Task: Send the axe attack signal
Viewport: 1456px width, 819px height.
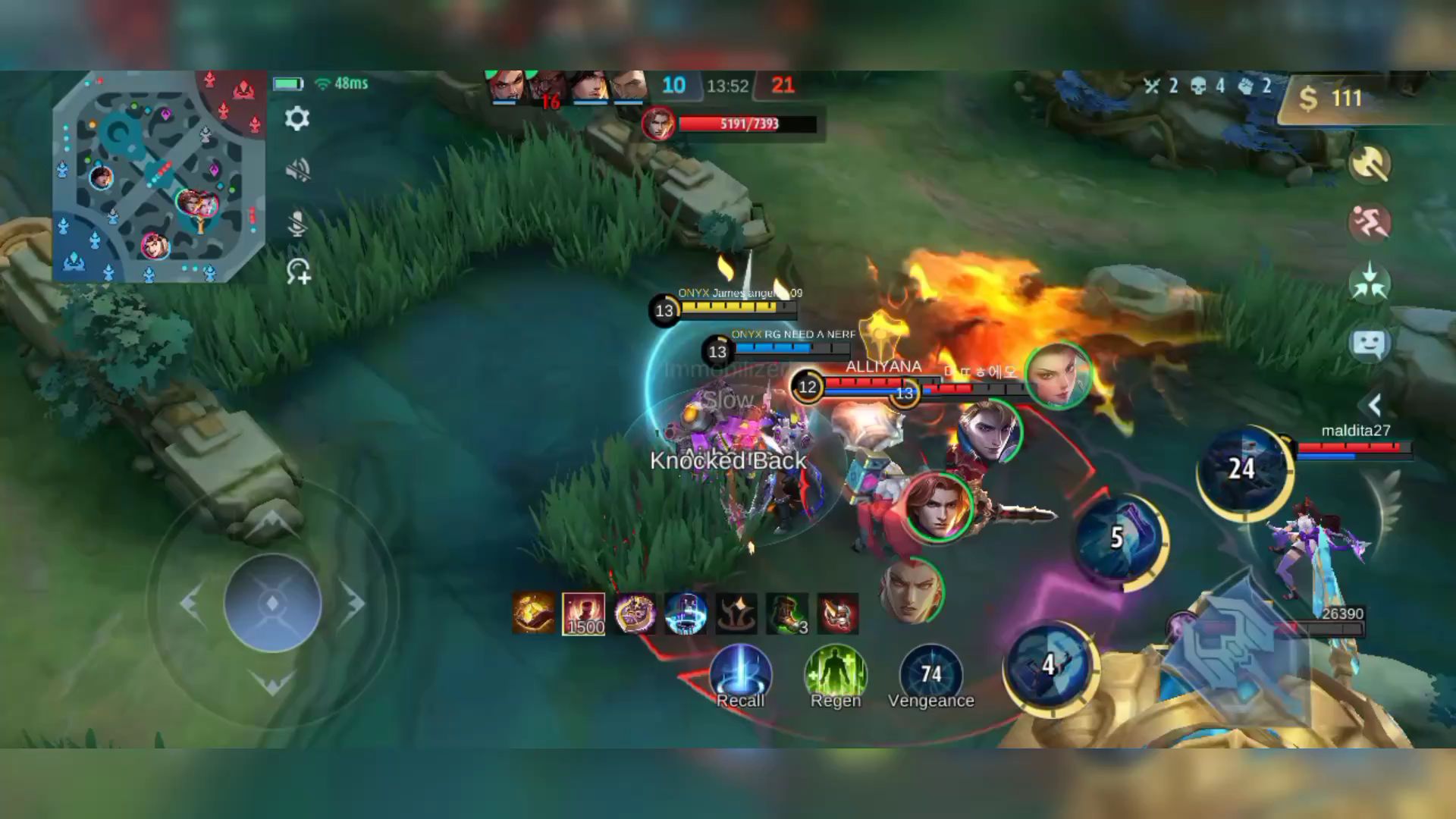Action: (x=1370, y=163)
